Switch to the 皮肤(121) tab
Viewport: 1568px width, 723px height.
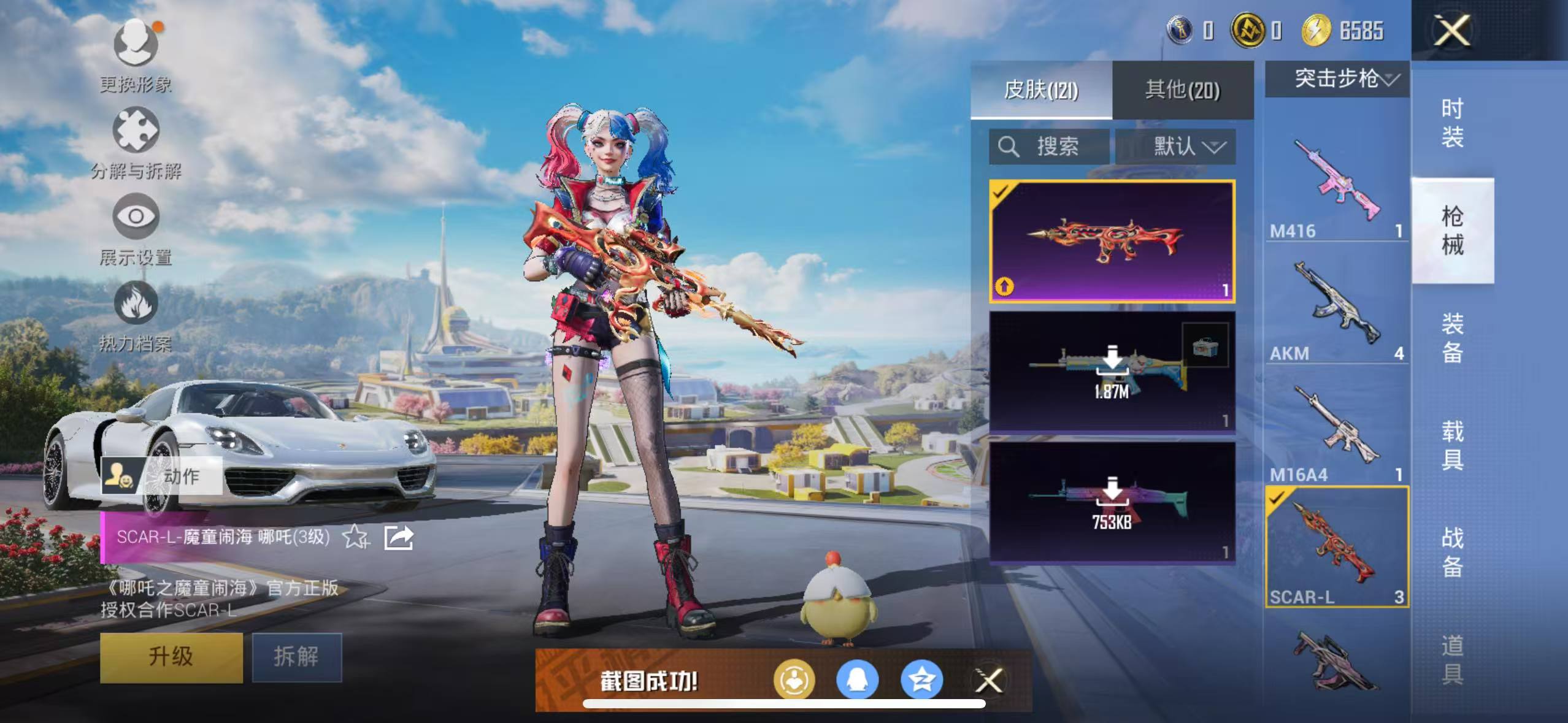click(x=1041, y=90)
